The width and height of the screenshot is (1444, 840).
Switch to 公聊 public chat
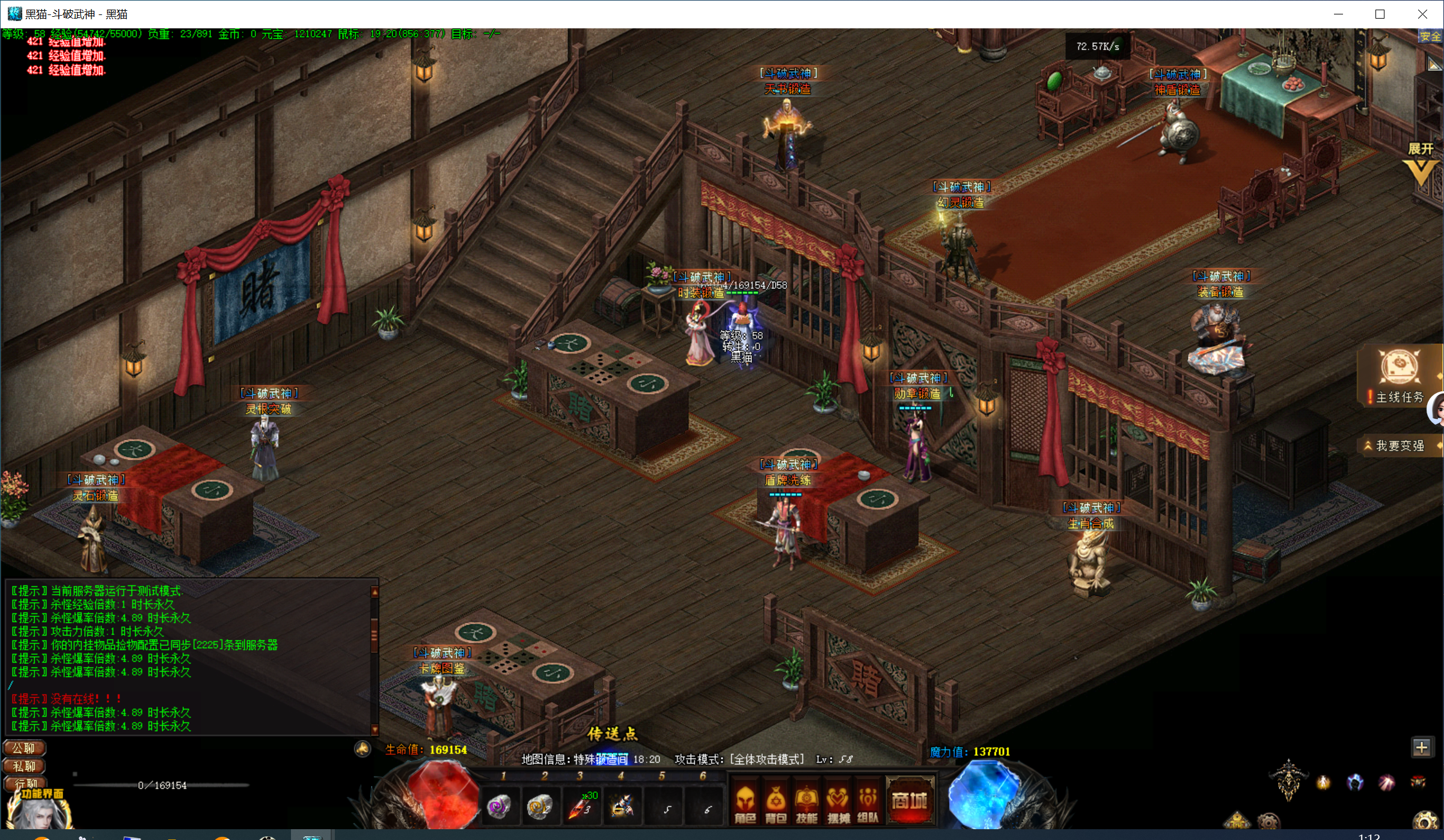[x=24, y=748]
